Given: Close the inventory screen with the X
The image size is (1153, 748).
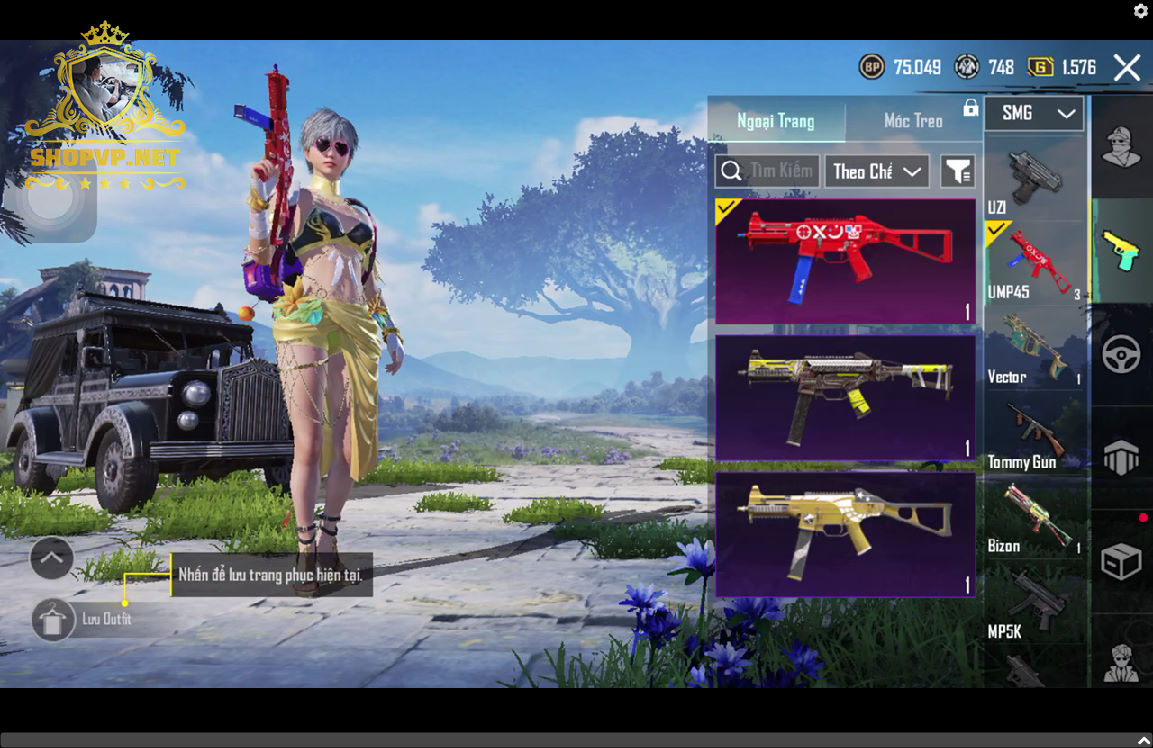Looking at the screenshot, I should (1127, 68).
